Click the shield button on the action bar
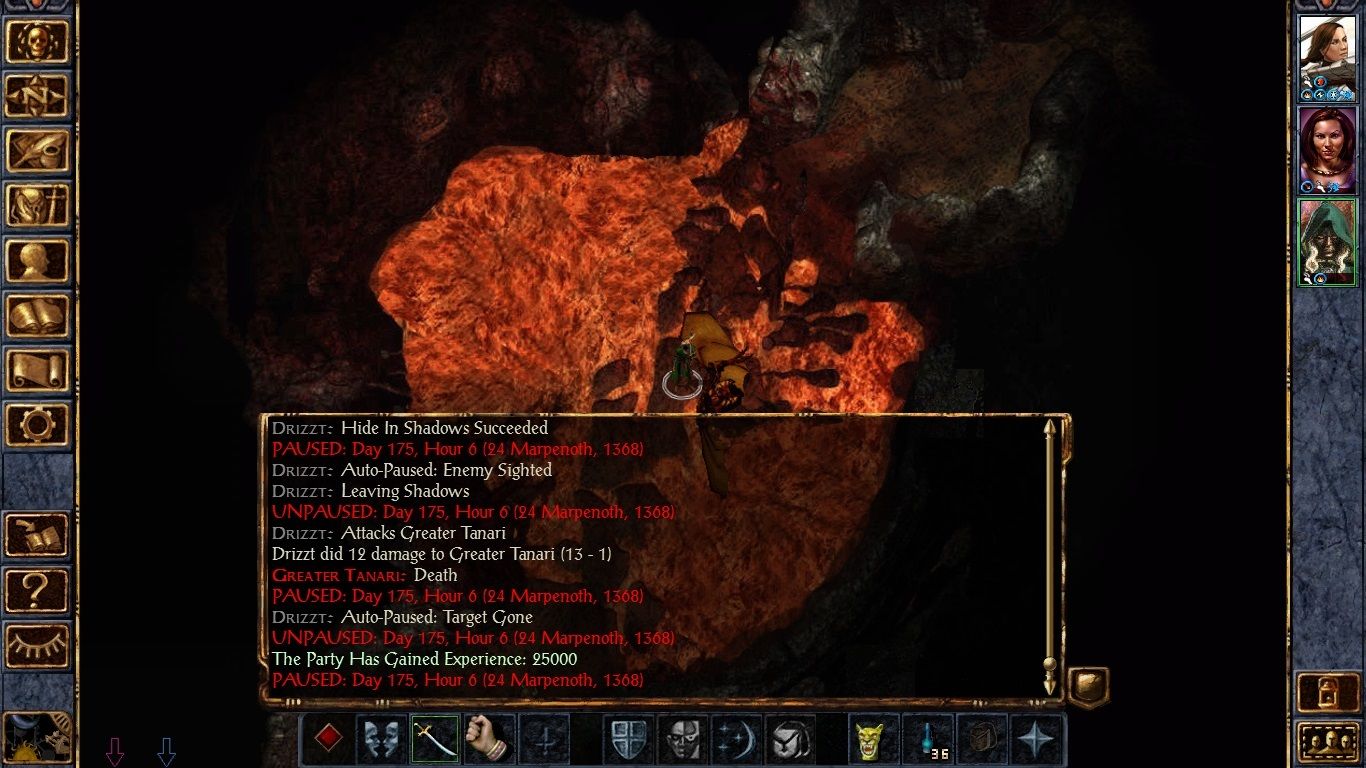The image size is (1366, 768). pyautogui.click(x=628, y=740)
